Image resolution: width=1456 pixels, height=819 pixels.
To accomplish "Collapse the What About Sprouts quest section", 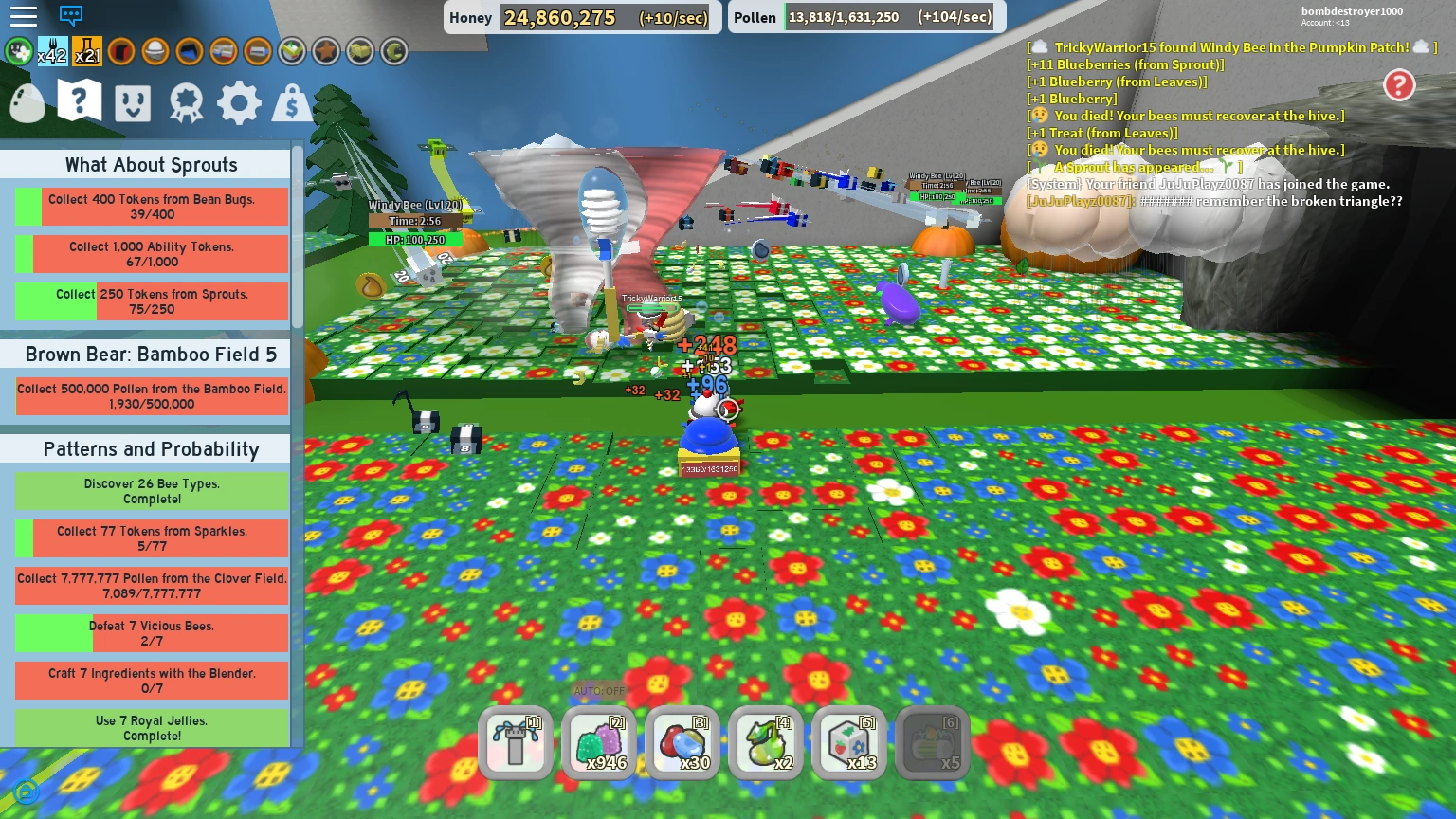I will 151,165.
